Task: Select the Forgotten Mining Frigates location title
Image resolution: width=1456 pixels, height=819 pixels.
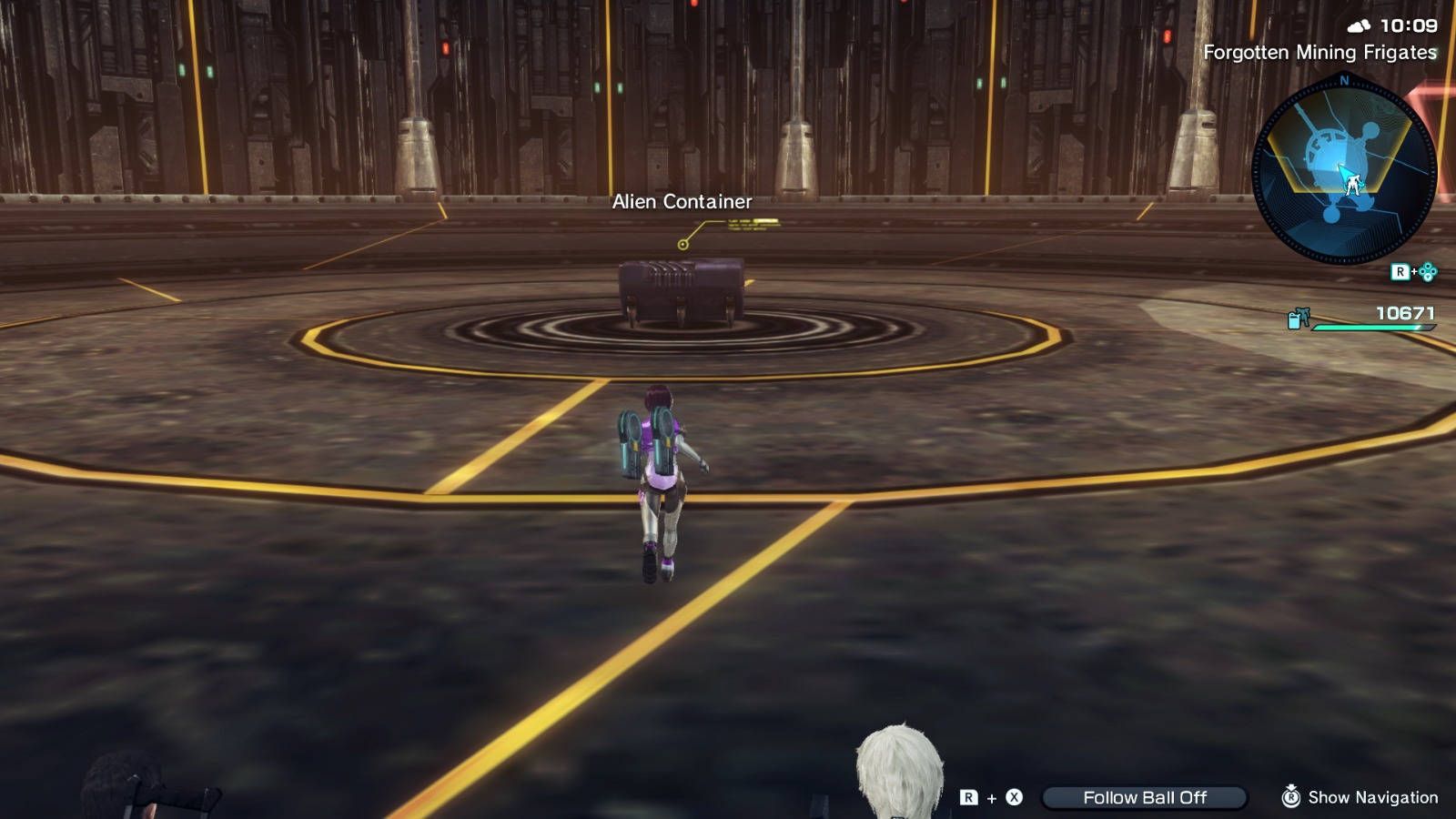Action: tap(1320, 53)
